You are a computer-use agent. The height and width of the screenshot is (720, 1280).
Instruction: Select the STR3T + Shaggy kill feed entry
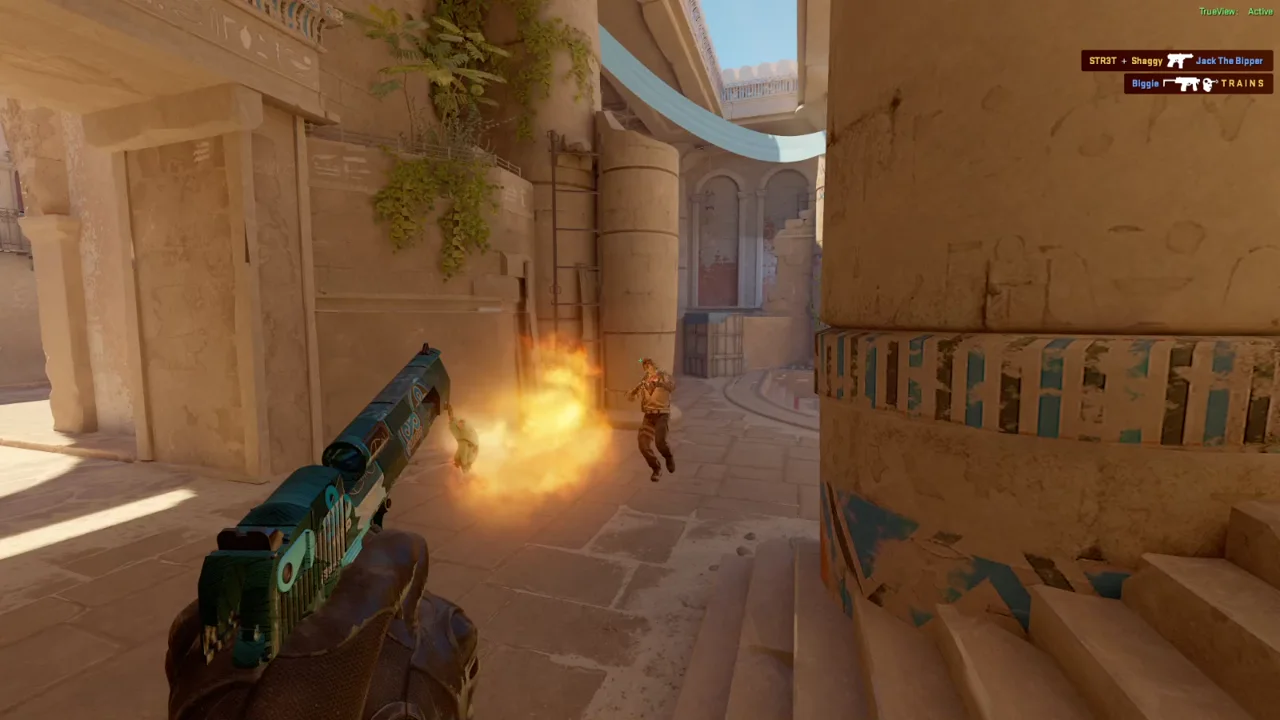tap(1176, 61)
